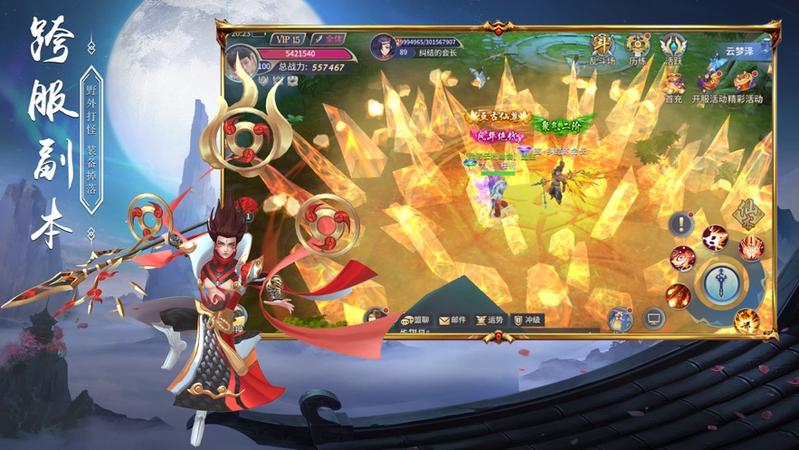
Task: Click the monitor screen icon
Action: (x=654, y=319)
